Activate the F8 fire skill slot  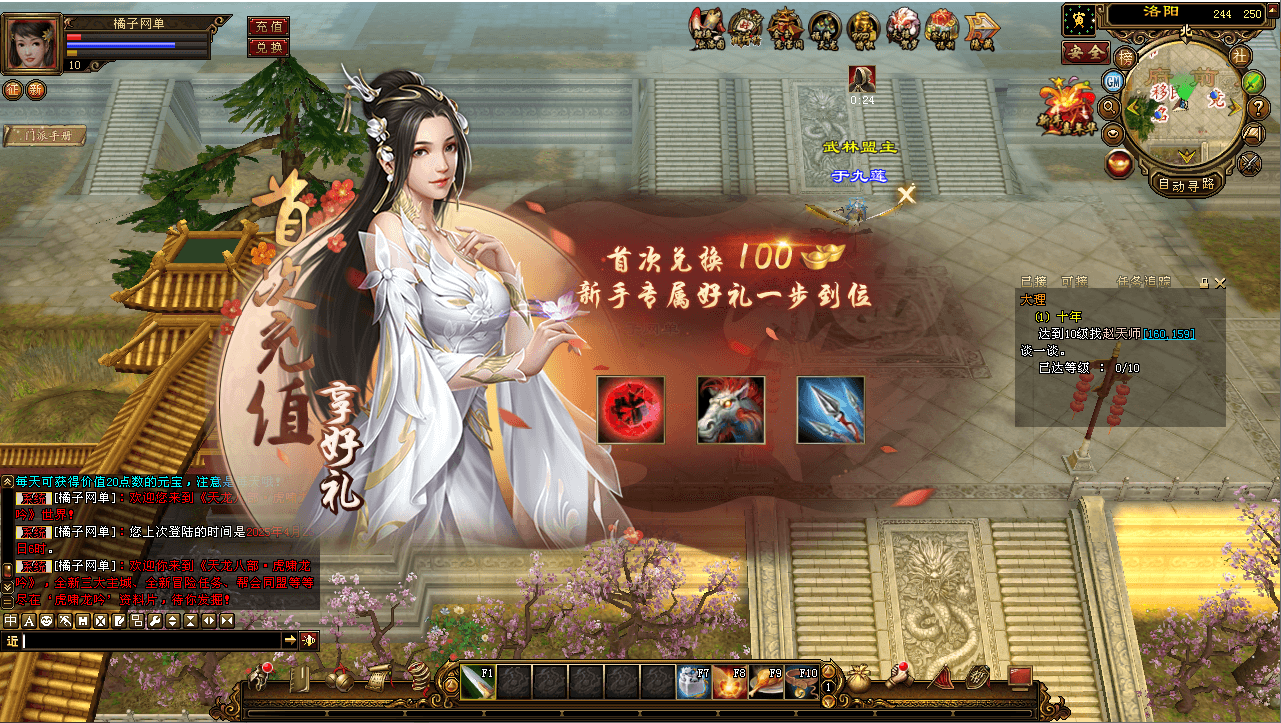point(729,681)
